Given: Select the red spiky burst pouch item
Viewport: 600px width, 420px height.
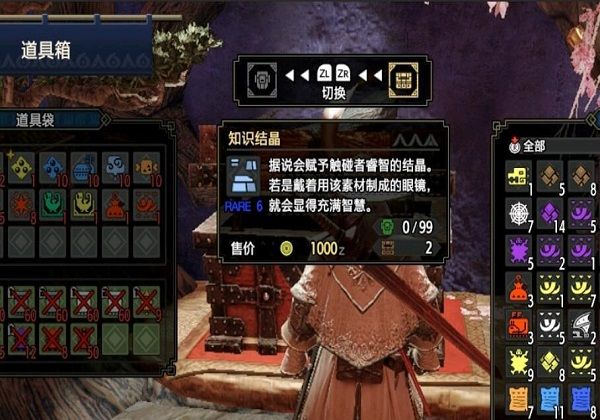Looking at the screenshot, I should click(21, 204).
